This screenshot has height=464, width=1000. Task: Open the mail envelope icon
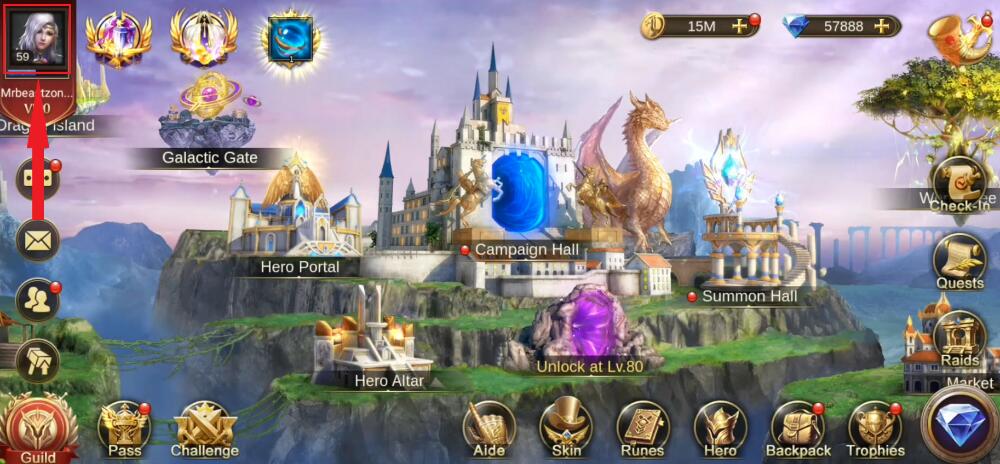pos(38,240)
